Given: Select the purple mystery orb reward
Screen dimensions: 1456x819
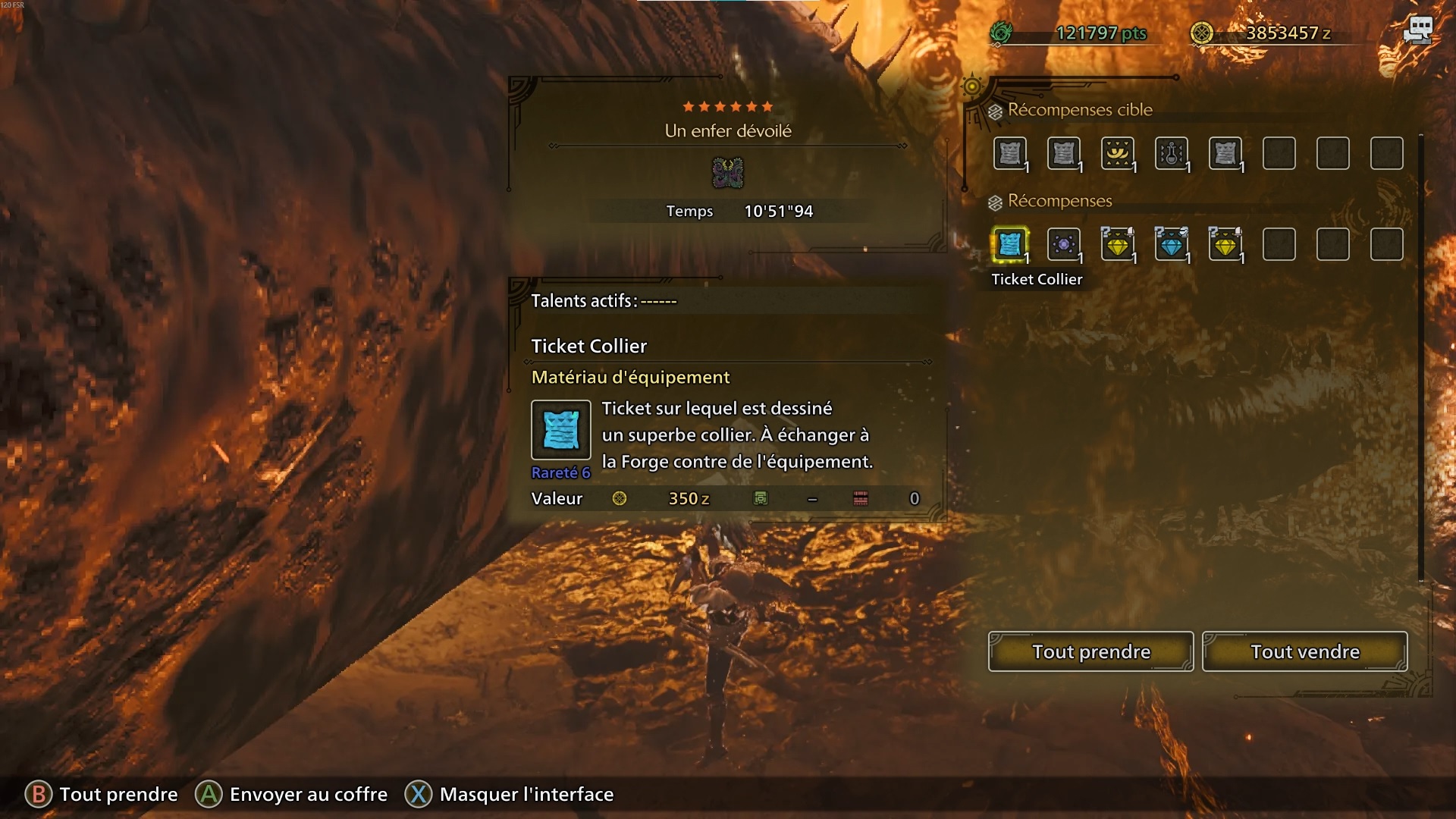Looking at the screenshot, I should (1065, 244).
